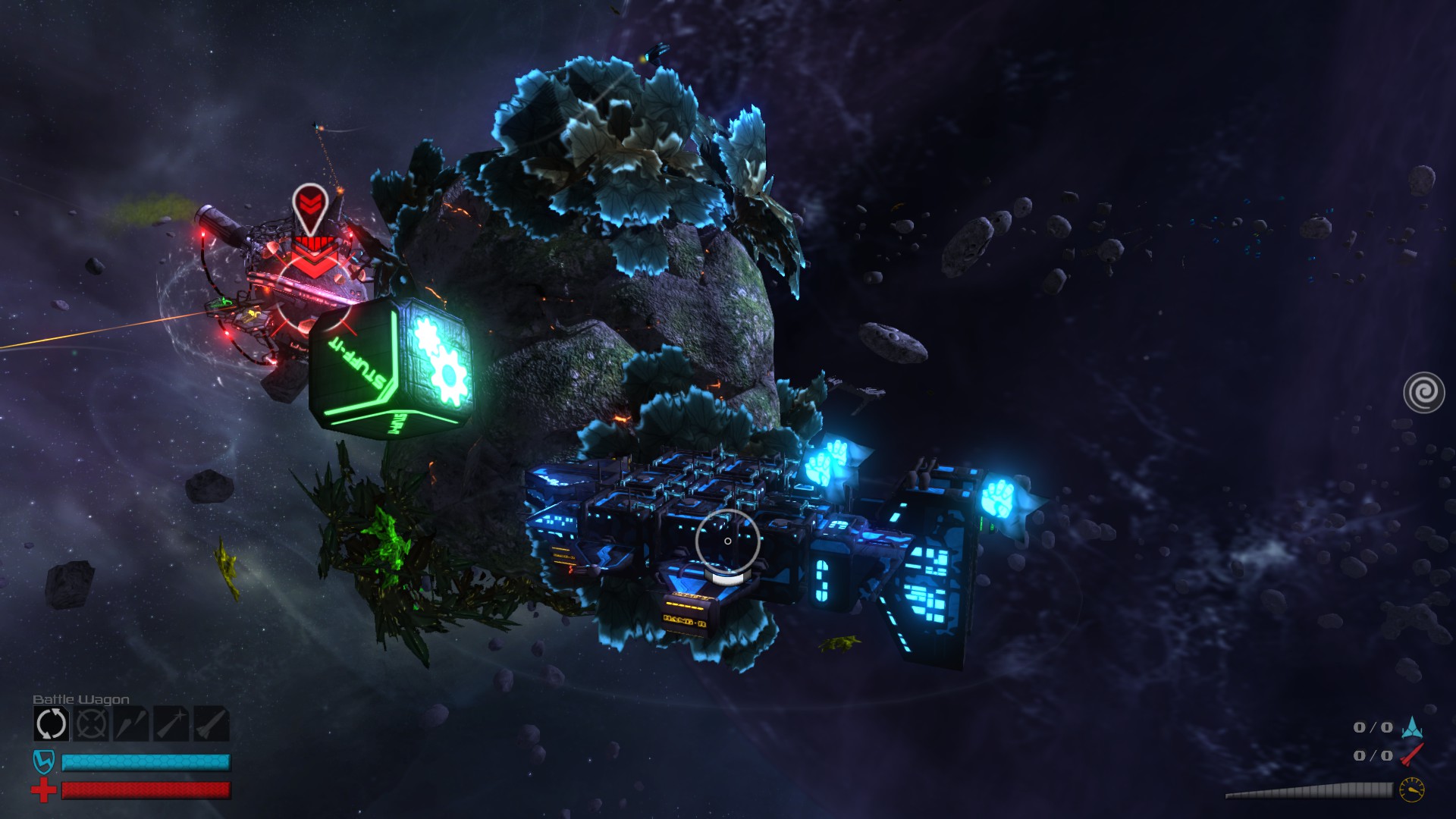Open the speedometer gauge icon bottom right
Screen dimensions: 1456x819
coord(1410,789)
